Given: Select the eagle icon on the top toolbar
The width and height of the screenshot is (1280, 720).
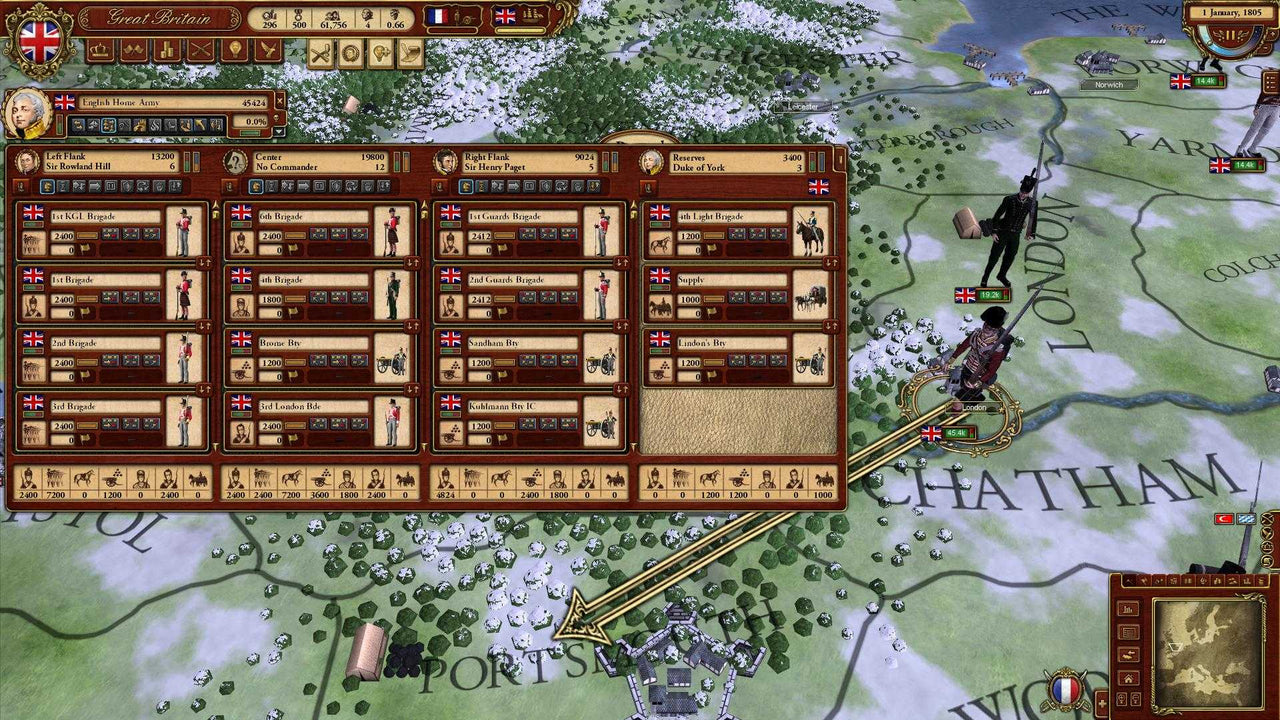Looking at the screenshot, I should point(267,48).
